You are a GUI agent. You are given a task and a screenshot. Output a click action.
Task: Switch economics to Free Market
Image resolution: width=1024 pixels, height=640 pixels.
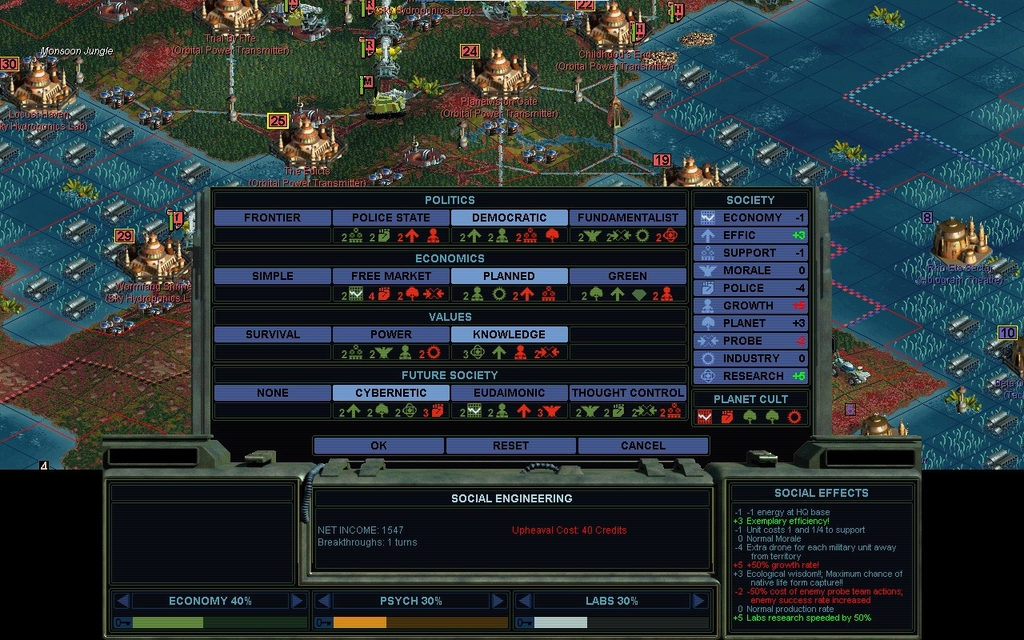[390, 276]
